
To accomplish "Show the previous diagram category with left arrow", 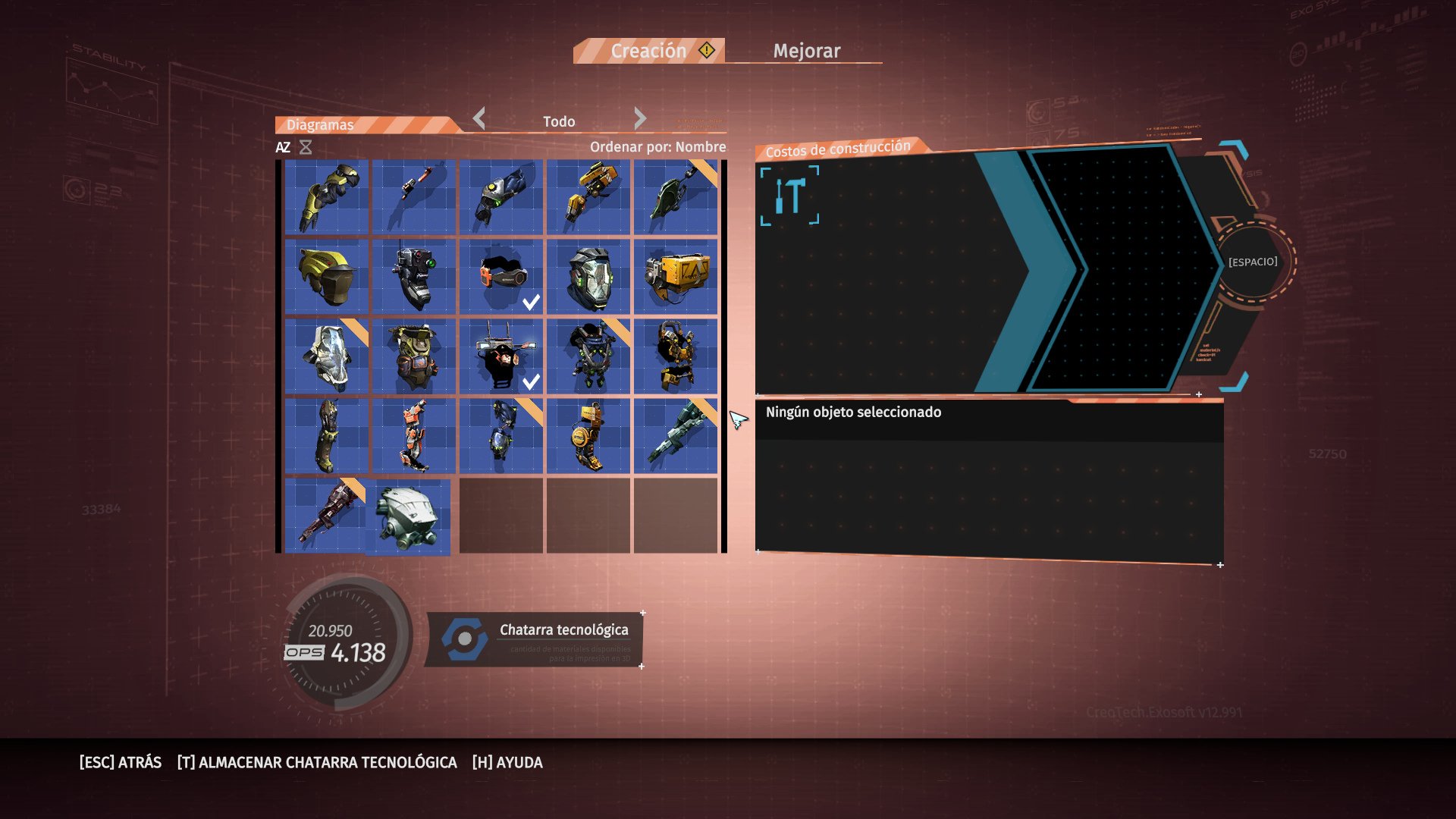I will pos(479,118).
